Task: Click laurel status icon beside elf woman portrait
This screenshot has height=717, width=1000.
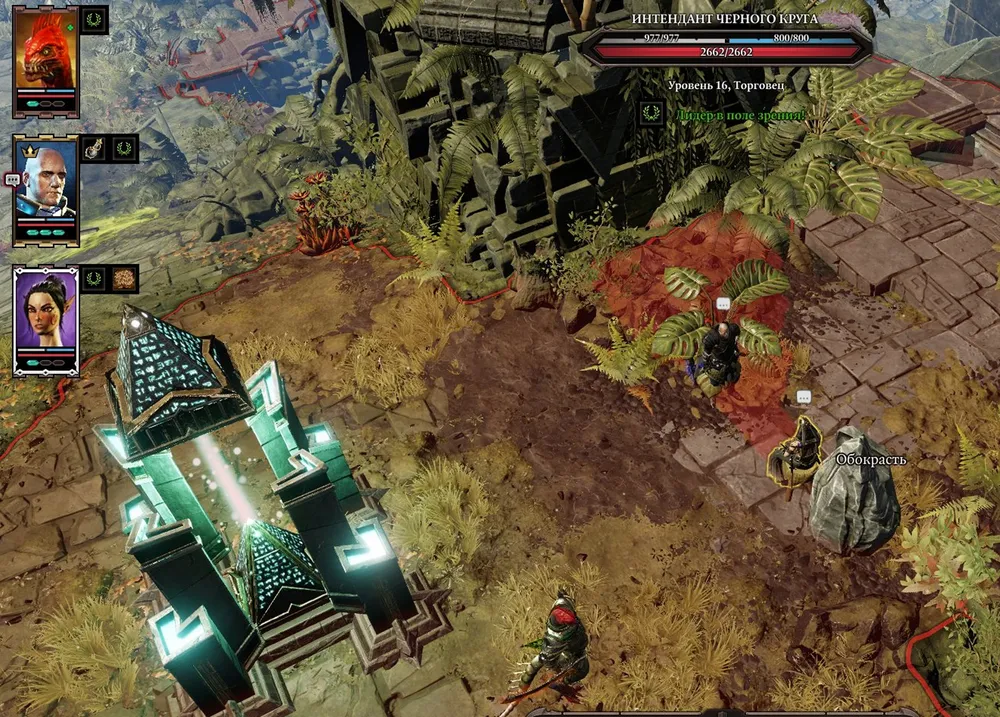Action: (x=94, y=278)
